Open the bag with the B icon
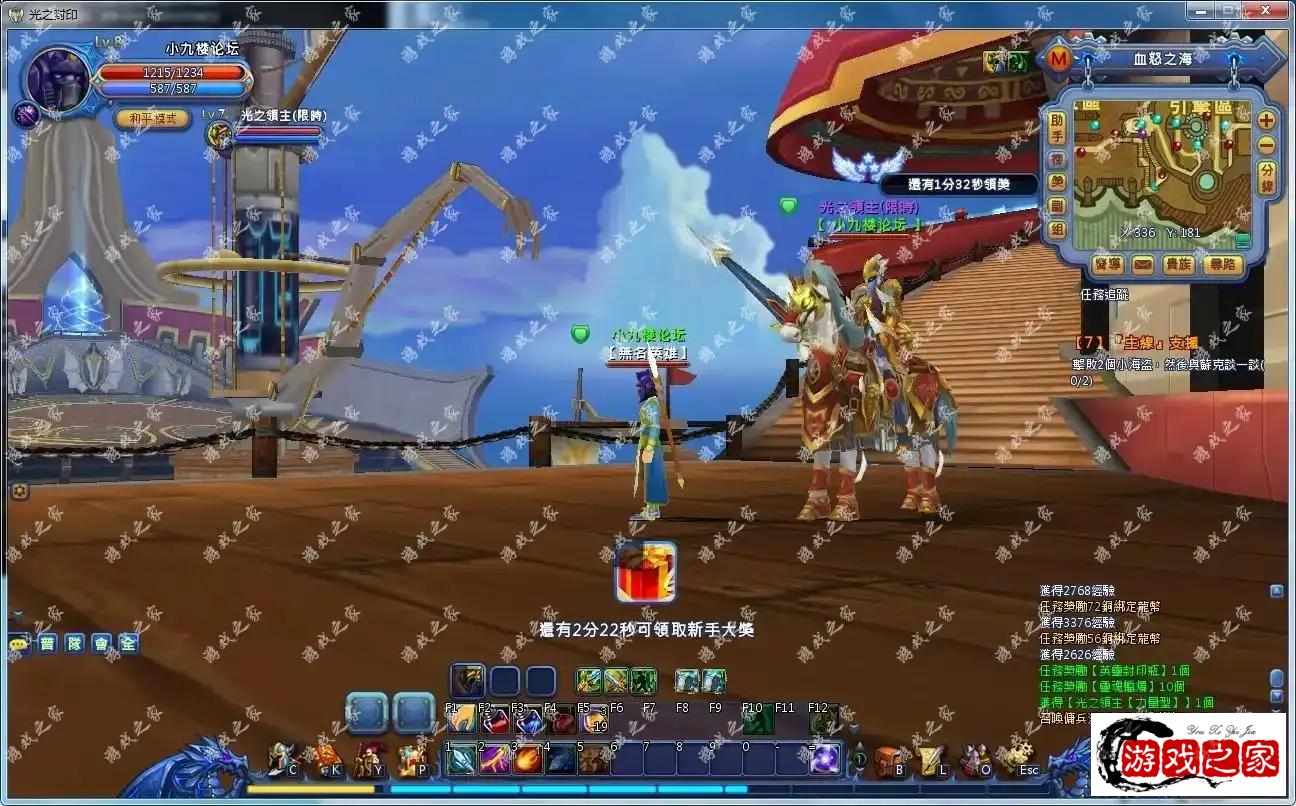 tap(889, 761)
